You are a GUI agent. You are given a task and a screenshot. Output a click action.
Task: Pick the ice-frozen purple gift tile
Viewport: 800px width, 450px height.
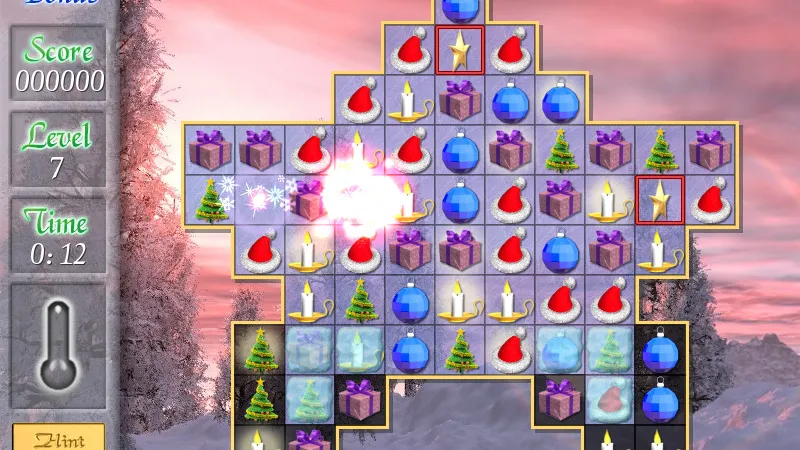coord(310,349)
